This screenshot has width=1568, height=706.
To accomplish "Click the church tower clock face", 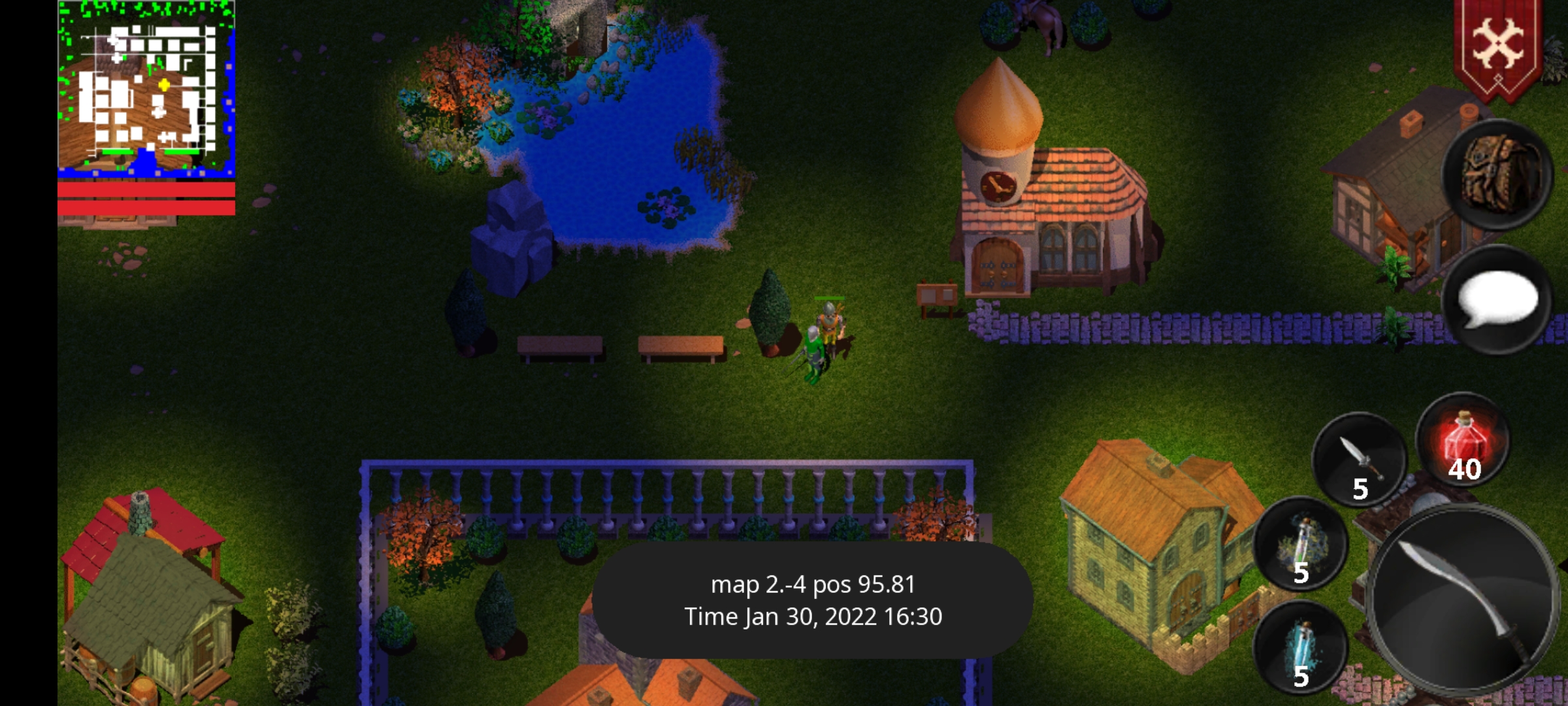I will pyautogui.click(x=996, y=186).
